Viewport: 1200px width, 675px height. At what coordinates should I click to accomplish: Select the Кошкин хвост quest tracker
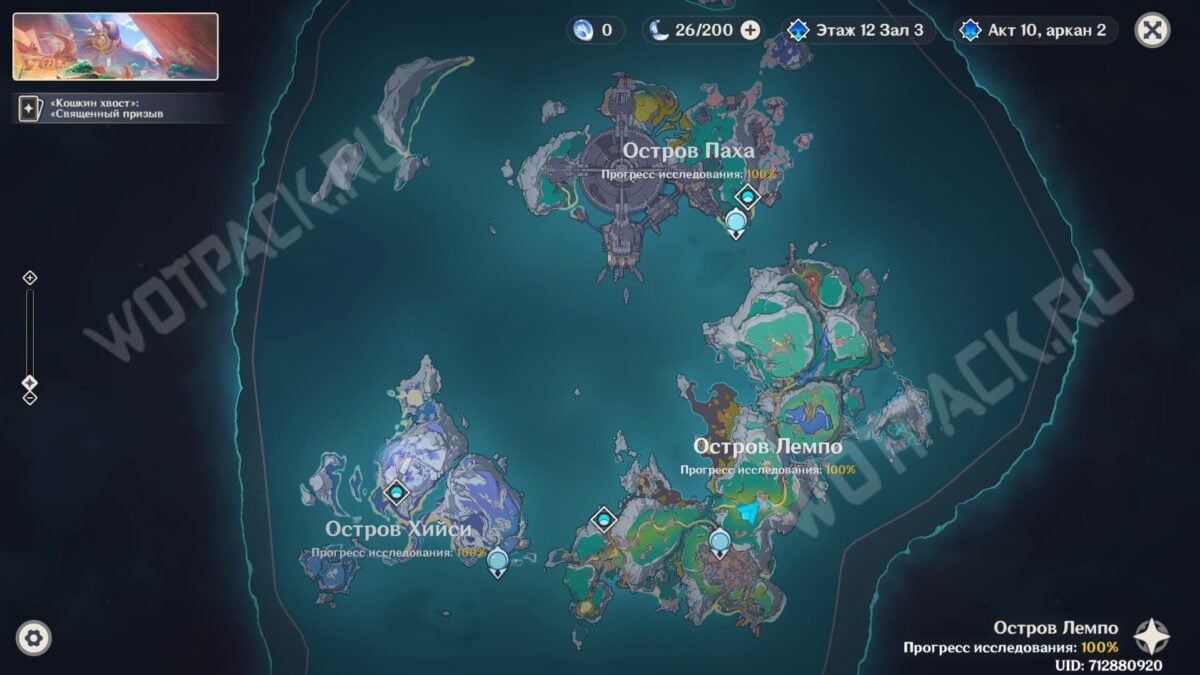click(95, 107)
